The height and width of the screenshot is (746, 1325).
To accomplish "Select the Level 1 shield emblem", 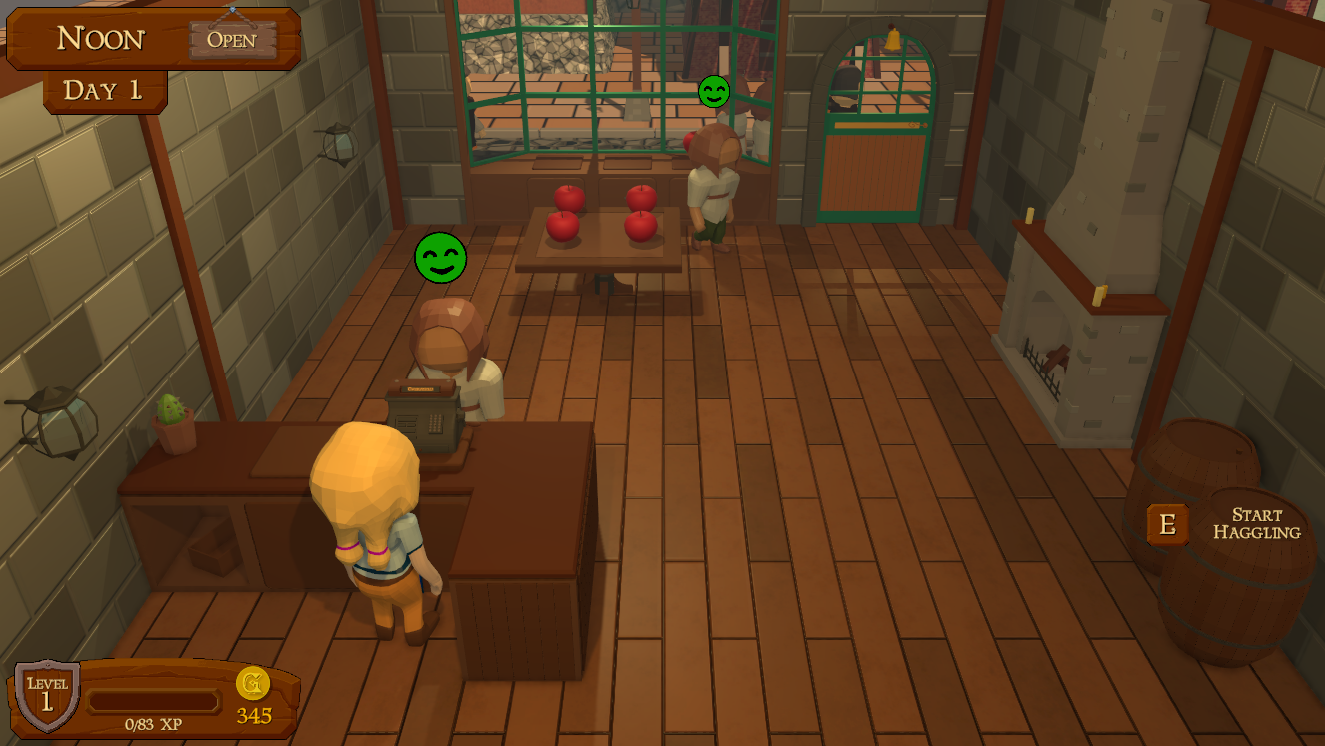I will pos(48,693).
